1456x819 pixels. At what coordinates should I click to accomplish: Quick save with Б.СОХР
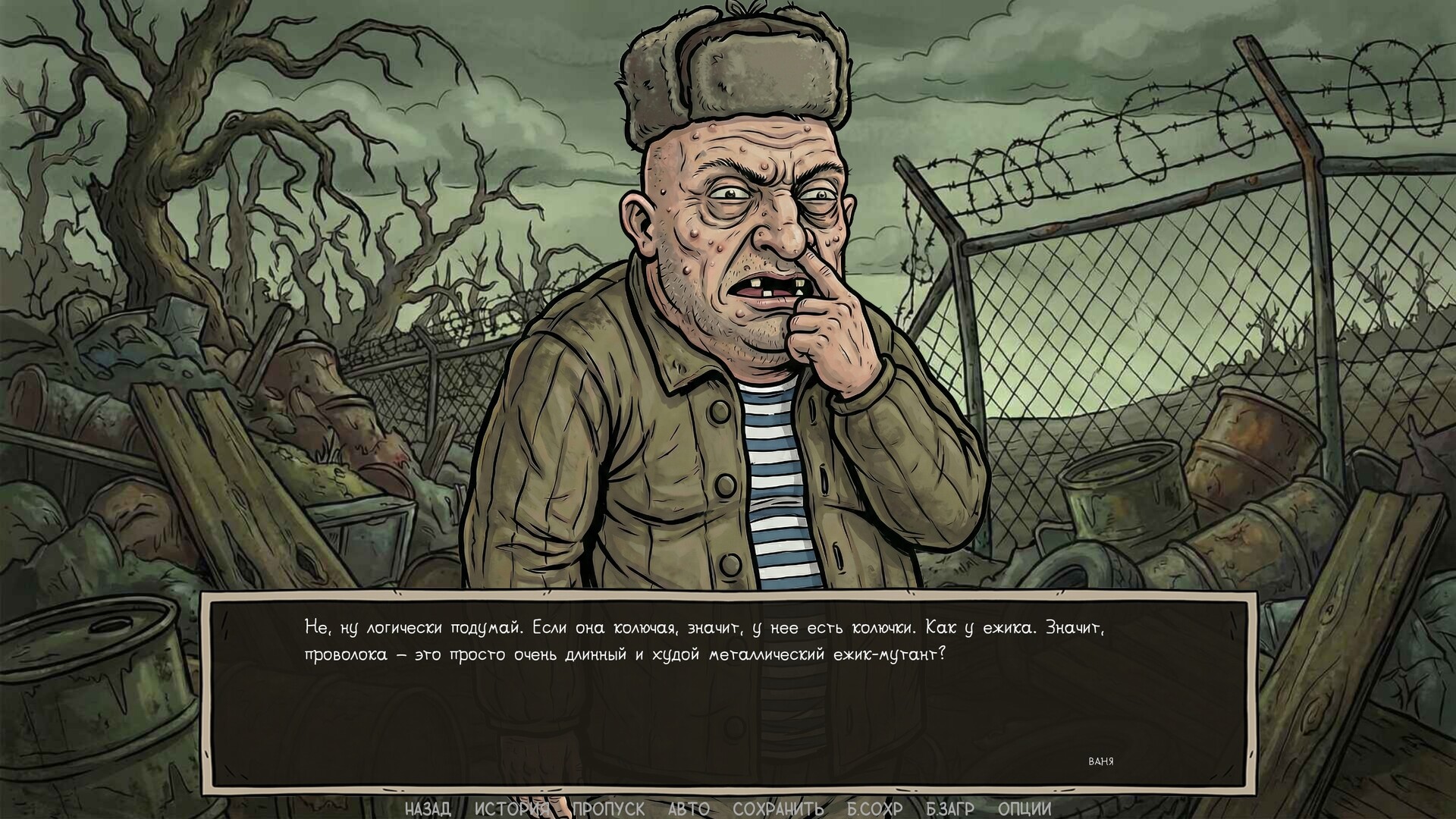pyautogui.click(x=874, y=808)
